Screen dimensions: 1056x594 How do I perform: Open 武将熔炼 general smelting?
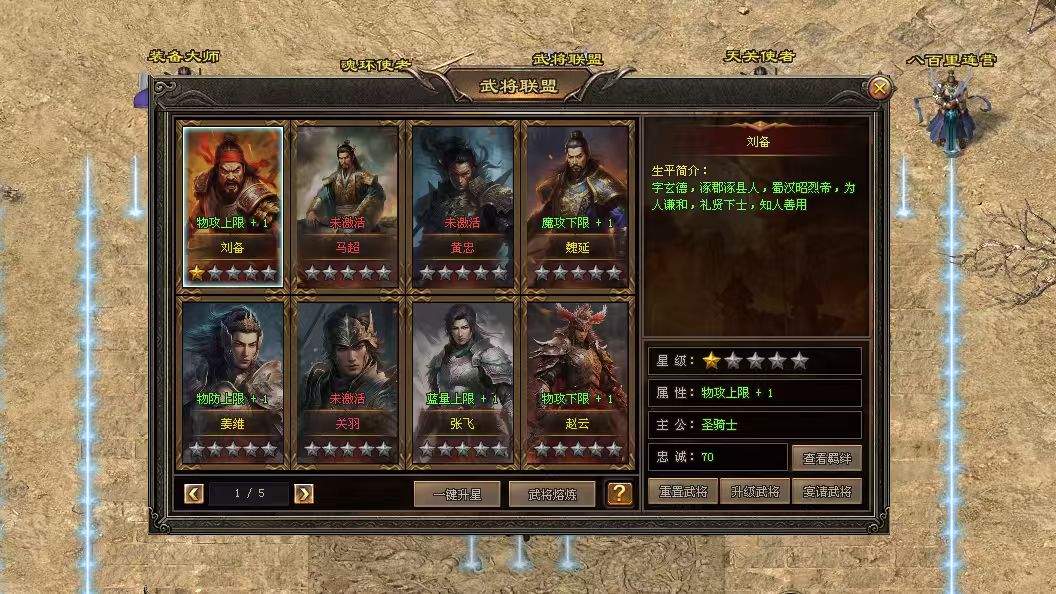pyautogui.click(x=552, y=494)
